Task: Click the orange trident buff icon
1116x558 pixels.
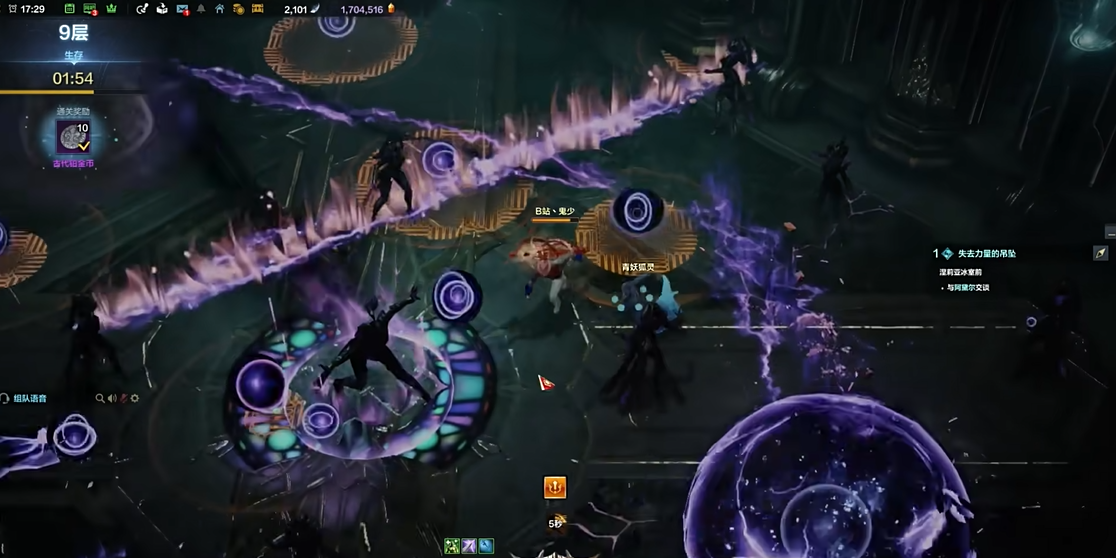Action: tap(554, 487)
